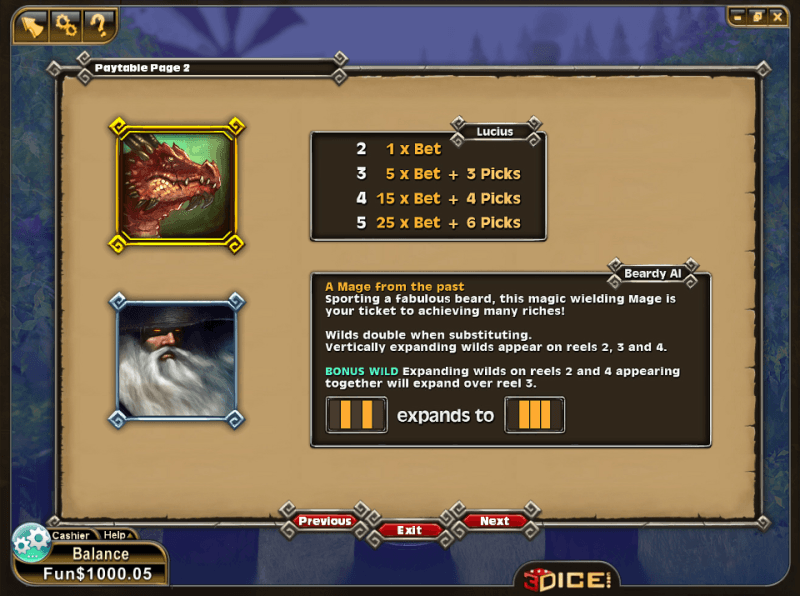Show help with the question mark button
800x596 pixels.
(x=98, y=23)
